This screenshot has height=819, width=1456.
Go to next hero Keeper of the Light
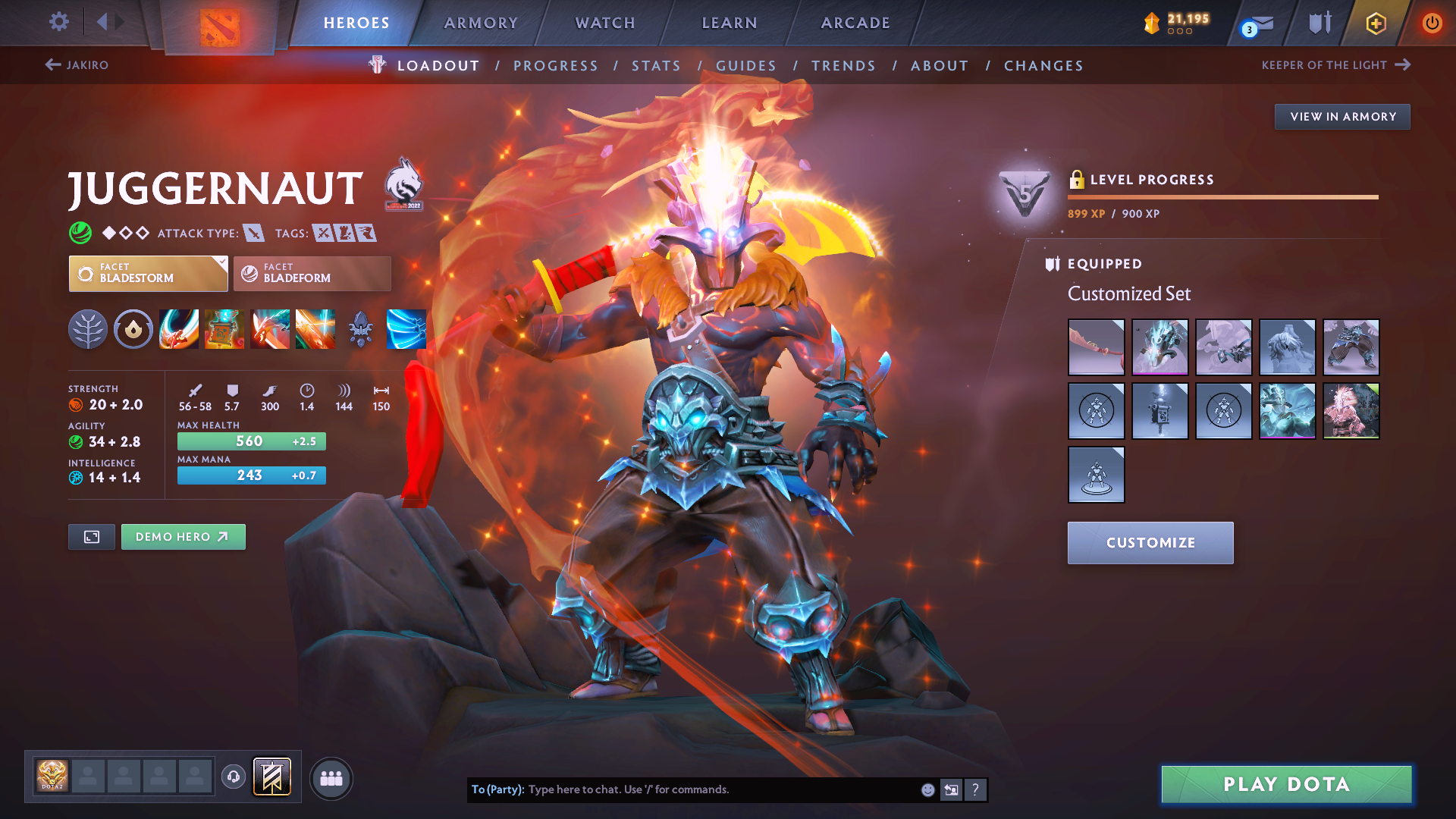click(1335, 65)
